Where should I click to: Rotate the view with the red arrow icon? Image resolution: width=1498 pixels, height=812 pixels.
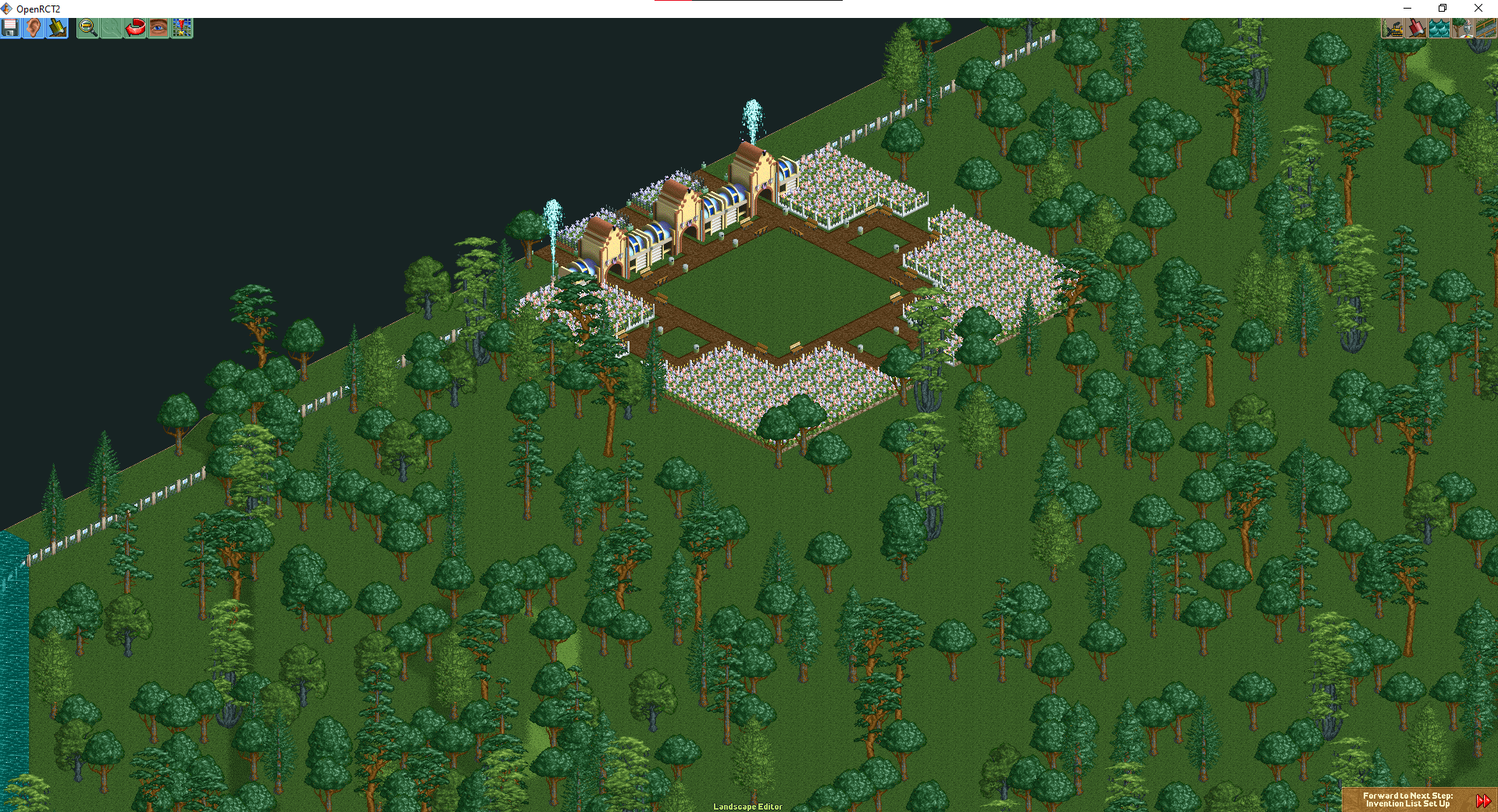(134, 28)
